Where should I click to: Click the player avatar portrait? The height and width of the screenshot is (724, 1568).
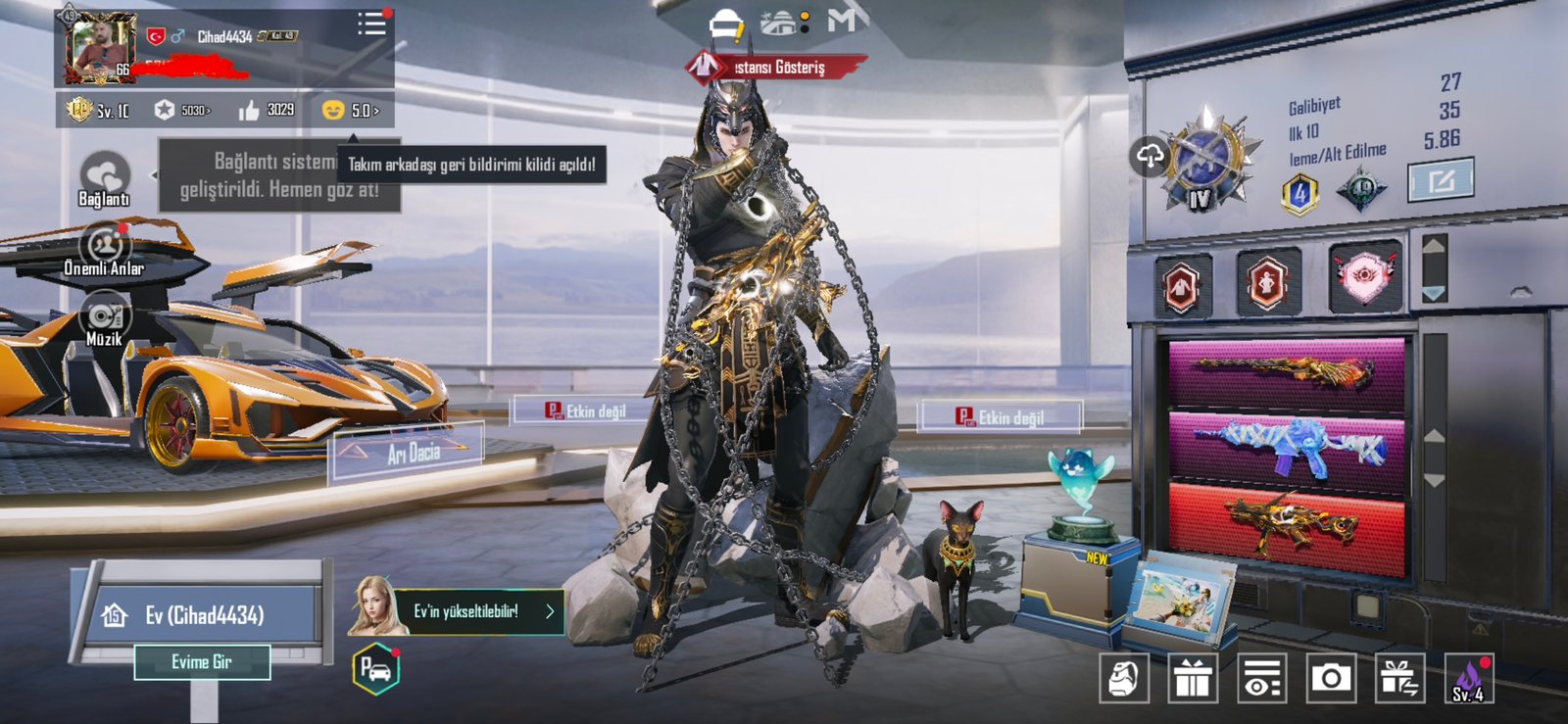point(99,47)
